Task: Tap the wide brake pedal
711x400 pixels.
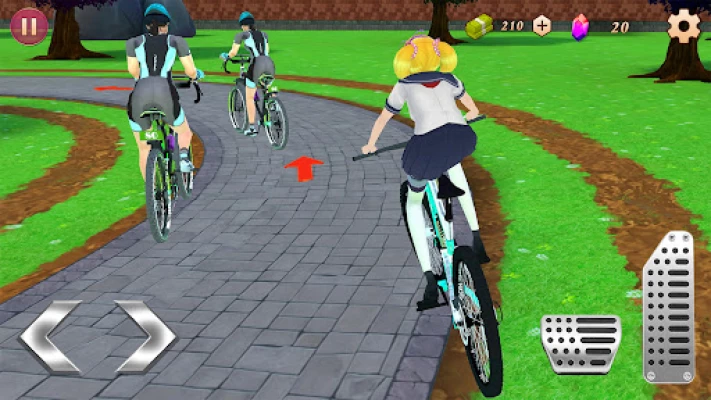Action: tap(581, 344)
